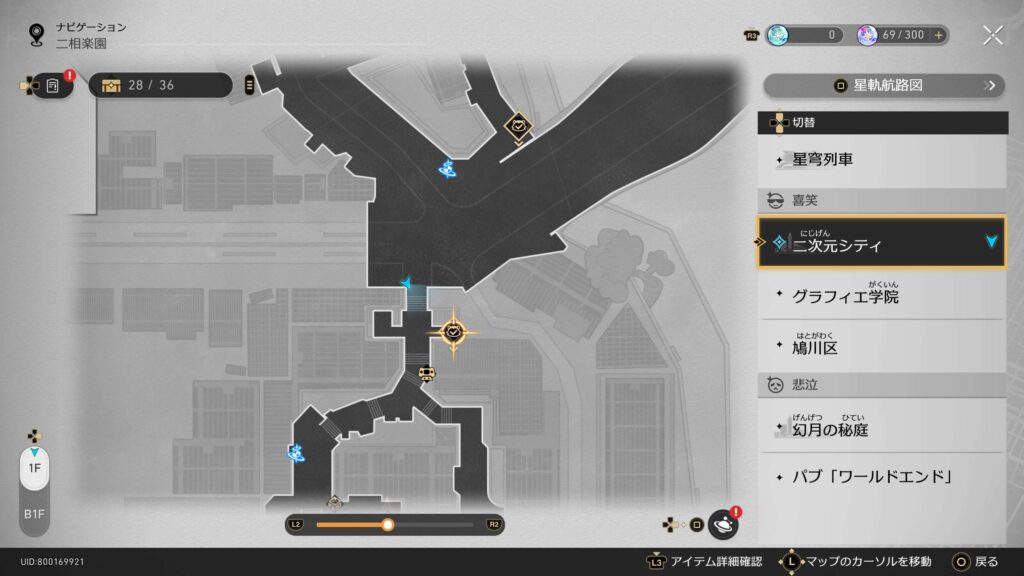Image resolution: width=1024 pixels, height=576 pixels.
Task: Open the mission list icon with red alert
Action: click(53, 86)
